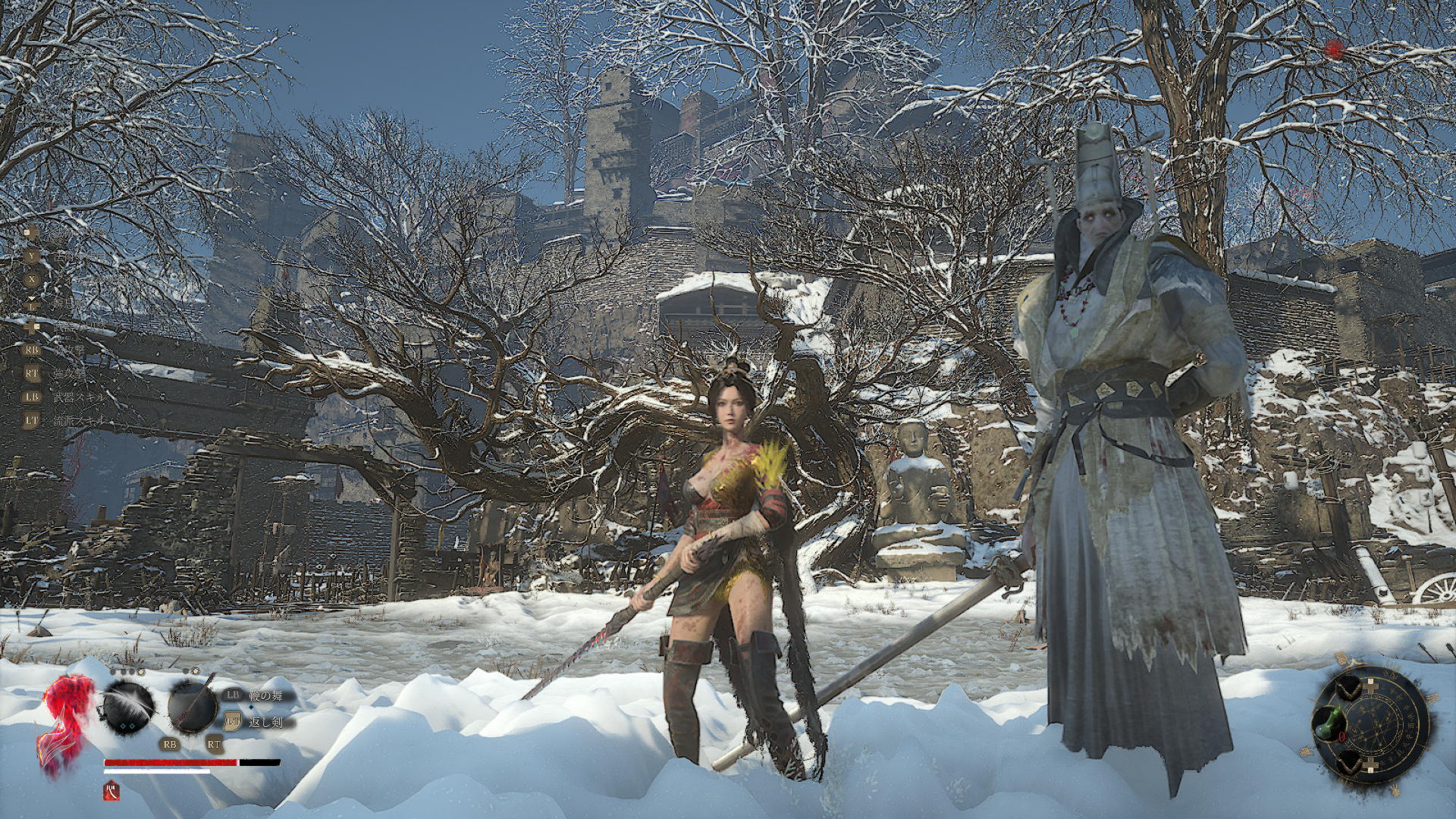This screenshot has width=1456, height=819.
Task: Select the white feather skill orb
Action: (x=129, y=708)
